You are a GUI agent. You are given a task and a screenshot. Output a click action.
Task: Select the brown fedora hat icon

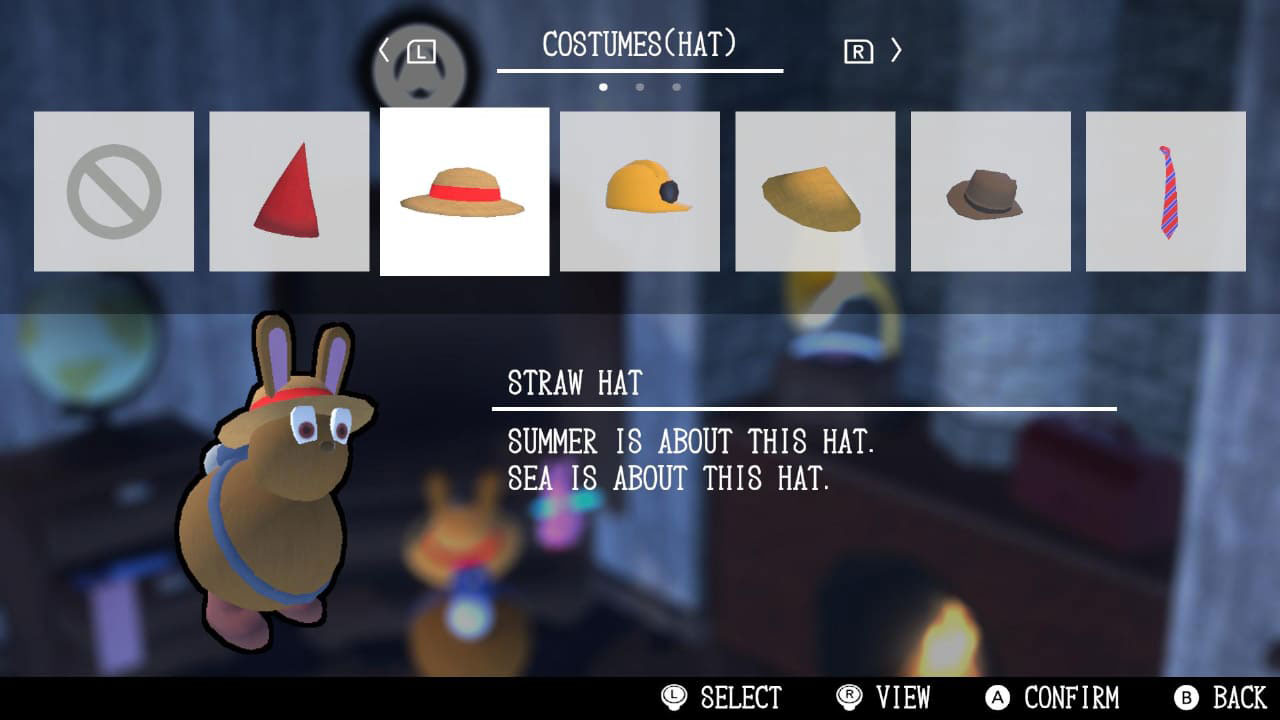[990, 190]
